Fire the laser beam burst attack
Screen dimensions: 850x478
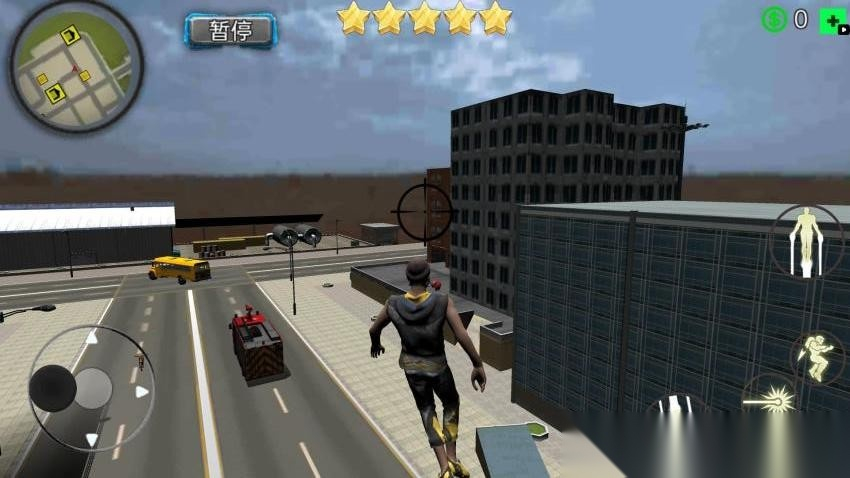pos(771,401)
